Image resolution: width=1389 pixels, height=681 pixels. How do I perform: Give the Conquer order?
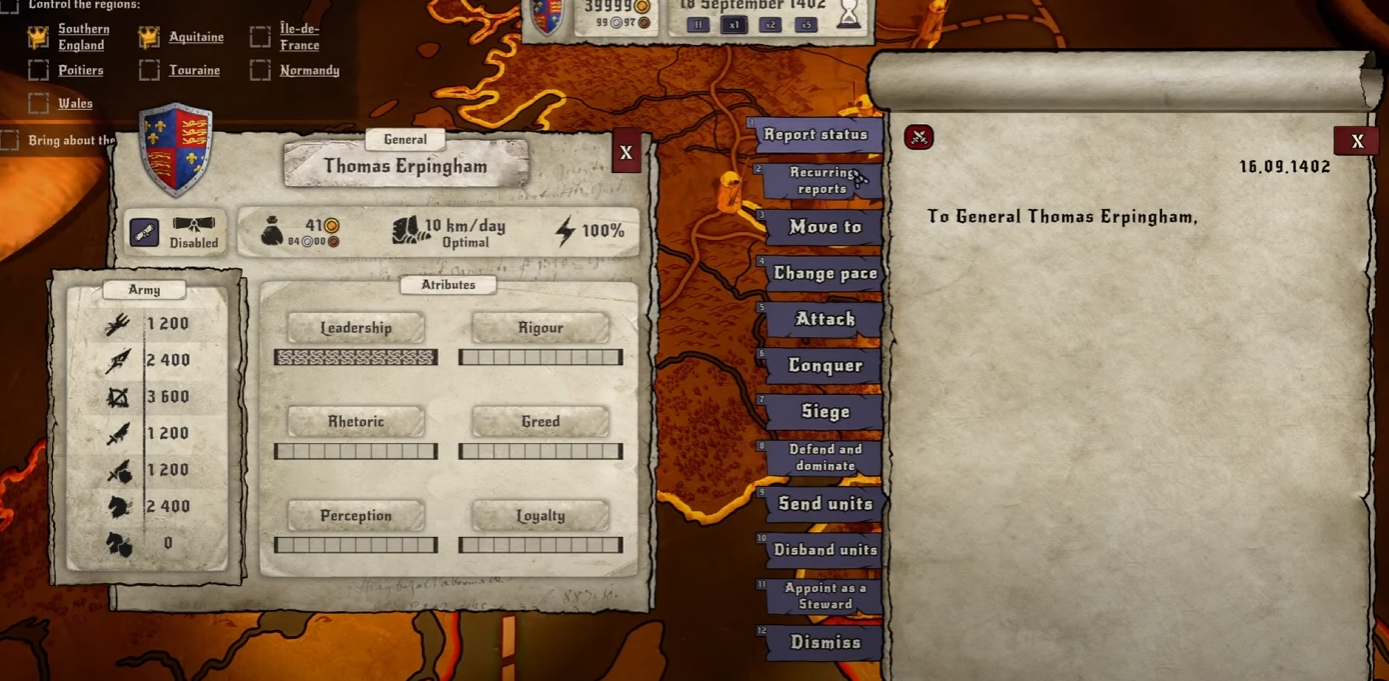point(824,365)
